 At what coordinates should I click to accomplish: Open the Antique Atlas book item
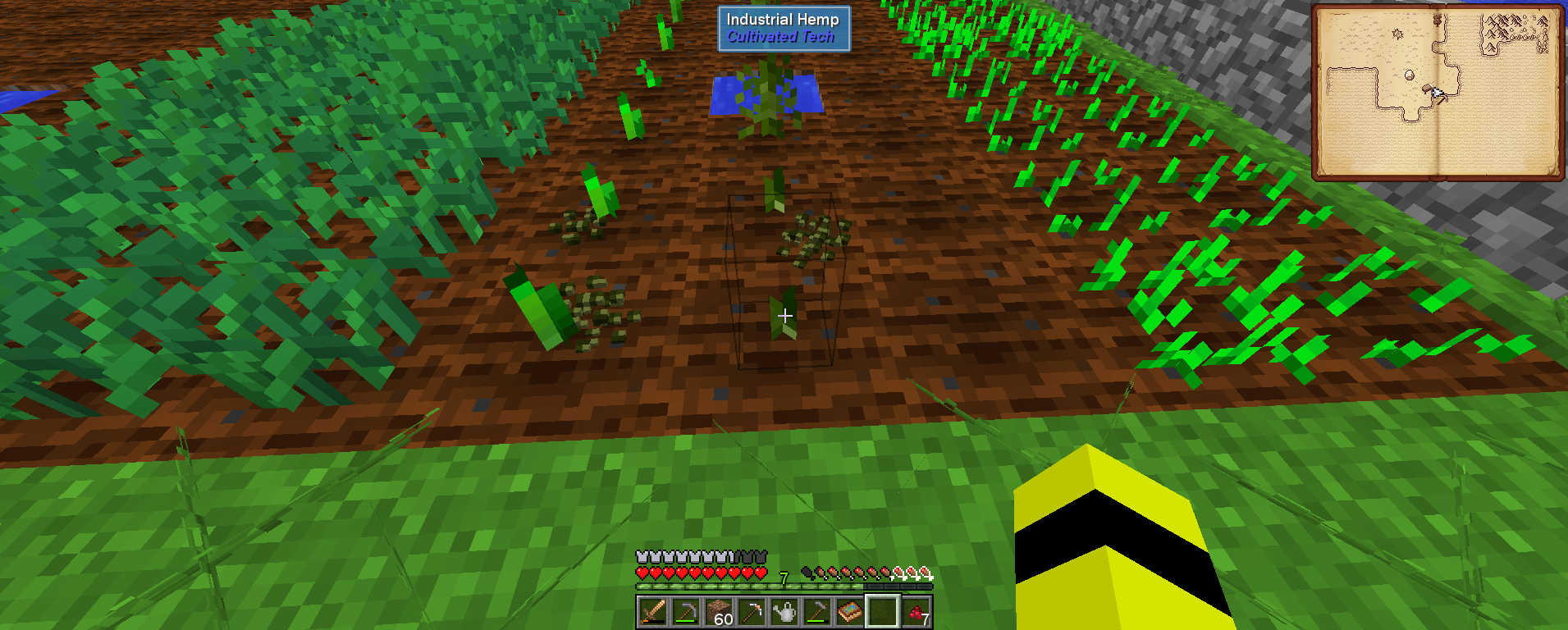click(850, 613)
